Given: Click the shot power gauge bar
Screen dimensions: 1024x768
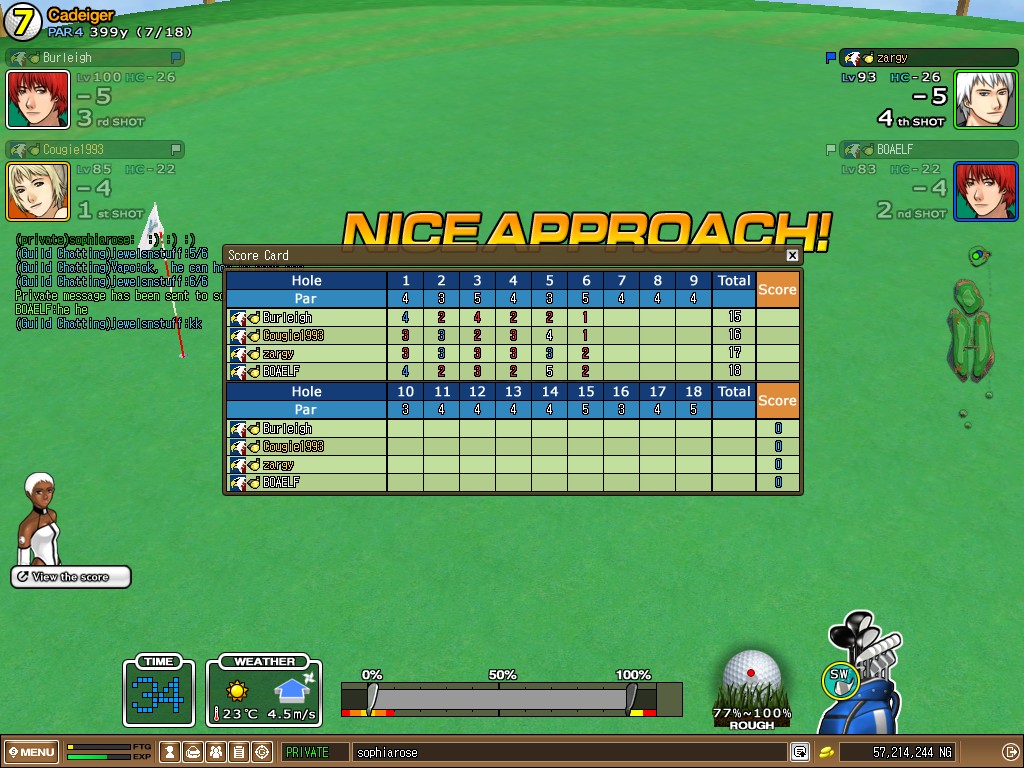Looking at the screenshot, I should (500, 697).
